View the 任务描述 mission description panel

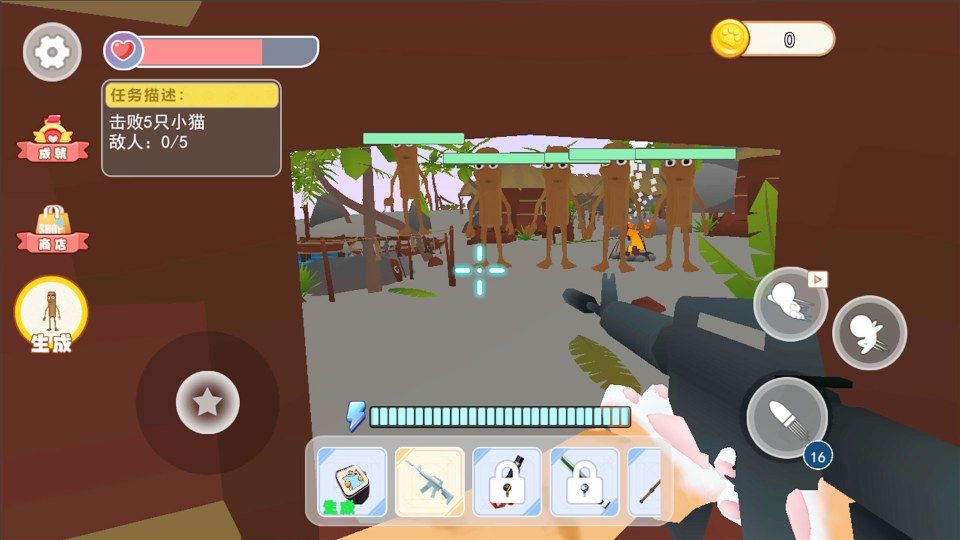pyautogui.click(x=191, y=128)
